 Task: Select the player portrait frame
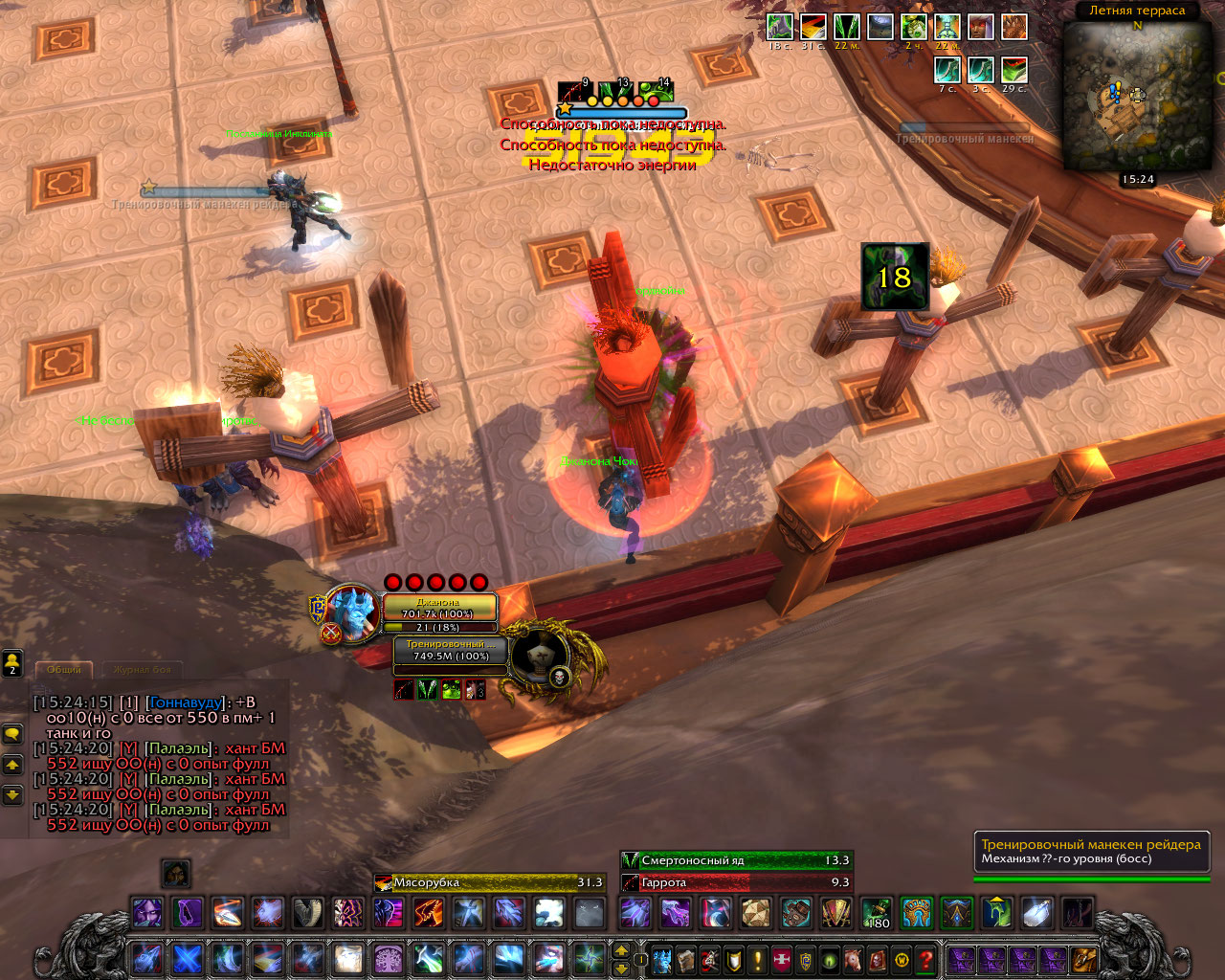coord(350,612)
